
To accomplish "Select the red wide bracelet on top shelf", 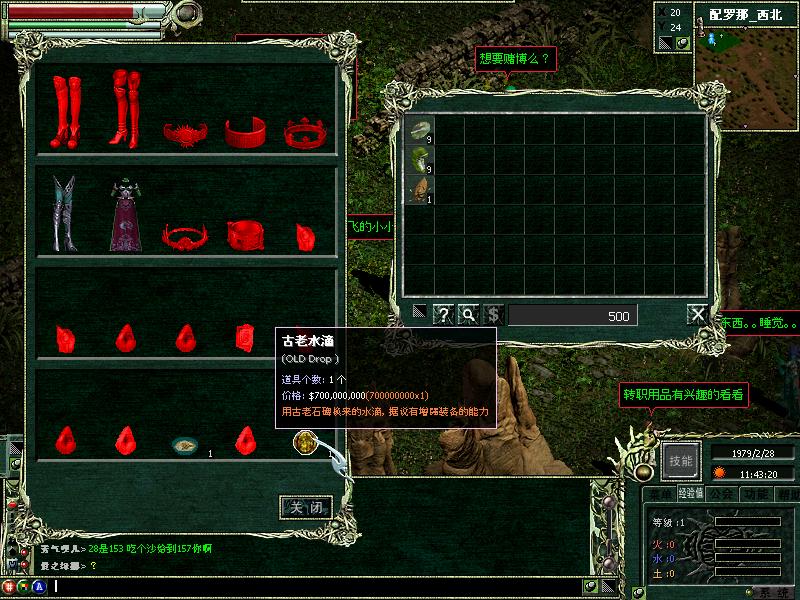I will (244, 130).
